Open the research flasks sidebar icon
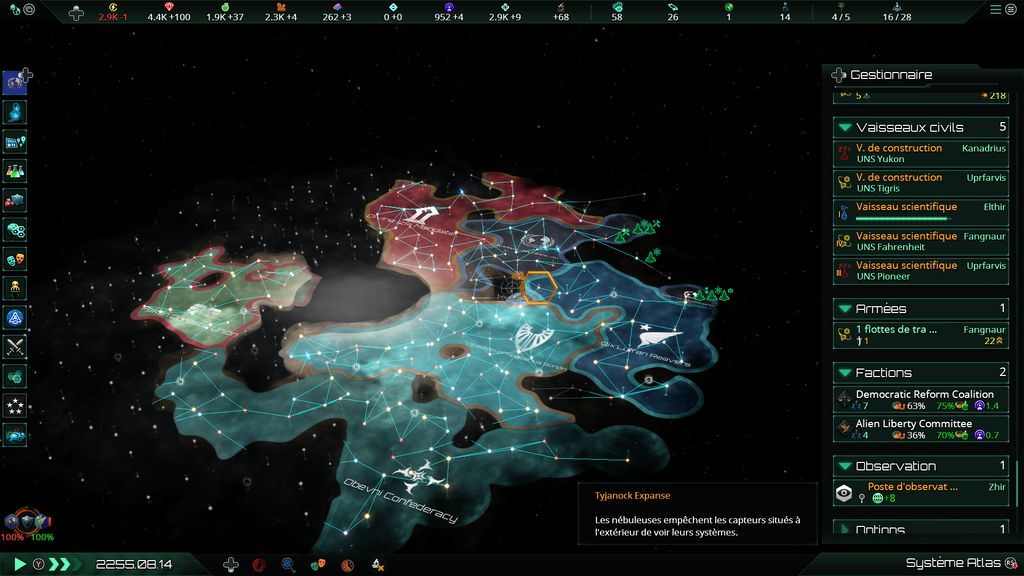The width and height of the screenshot is (1024, 576). point(15,171)
